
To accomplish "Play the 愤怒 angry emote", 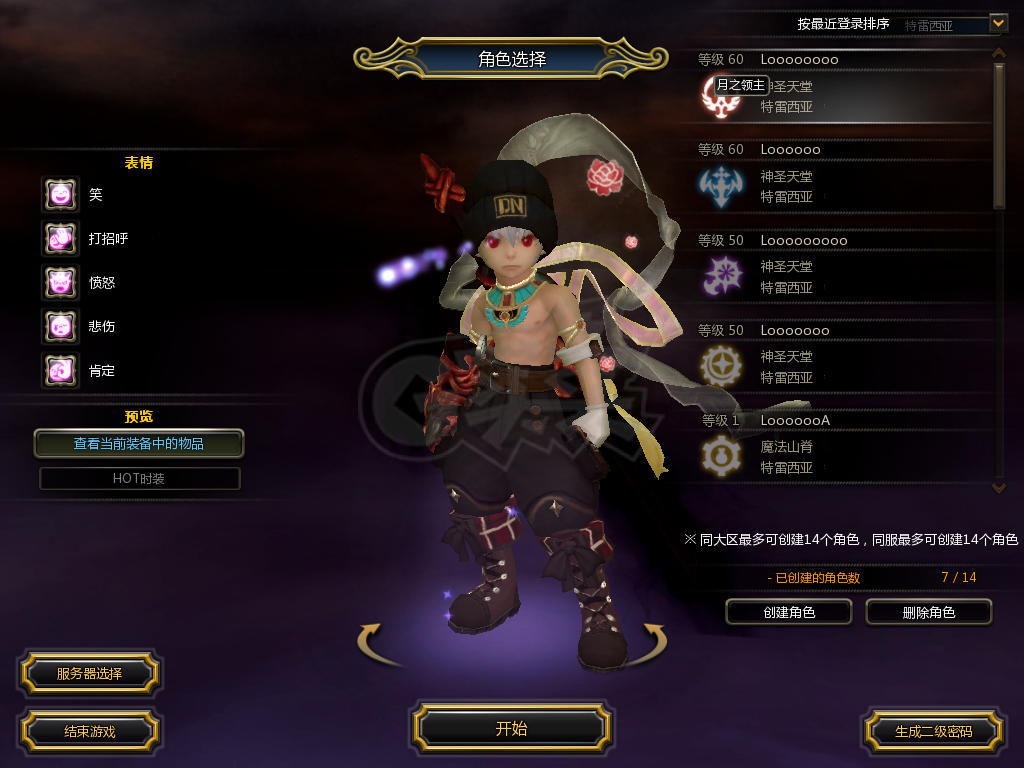I will 60,282.
